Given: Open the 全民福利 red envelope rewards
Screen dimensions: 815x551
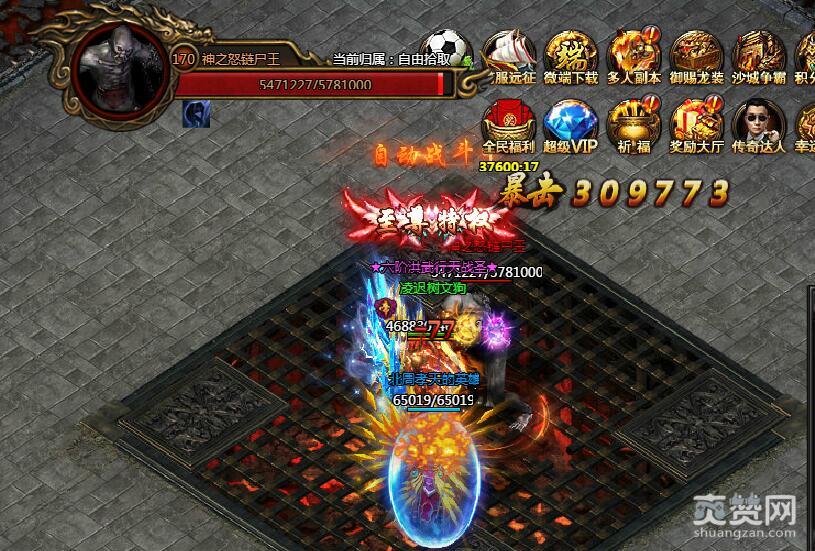Looking at the screenshot, I should 510,124.
